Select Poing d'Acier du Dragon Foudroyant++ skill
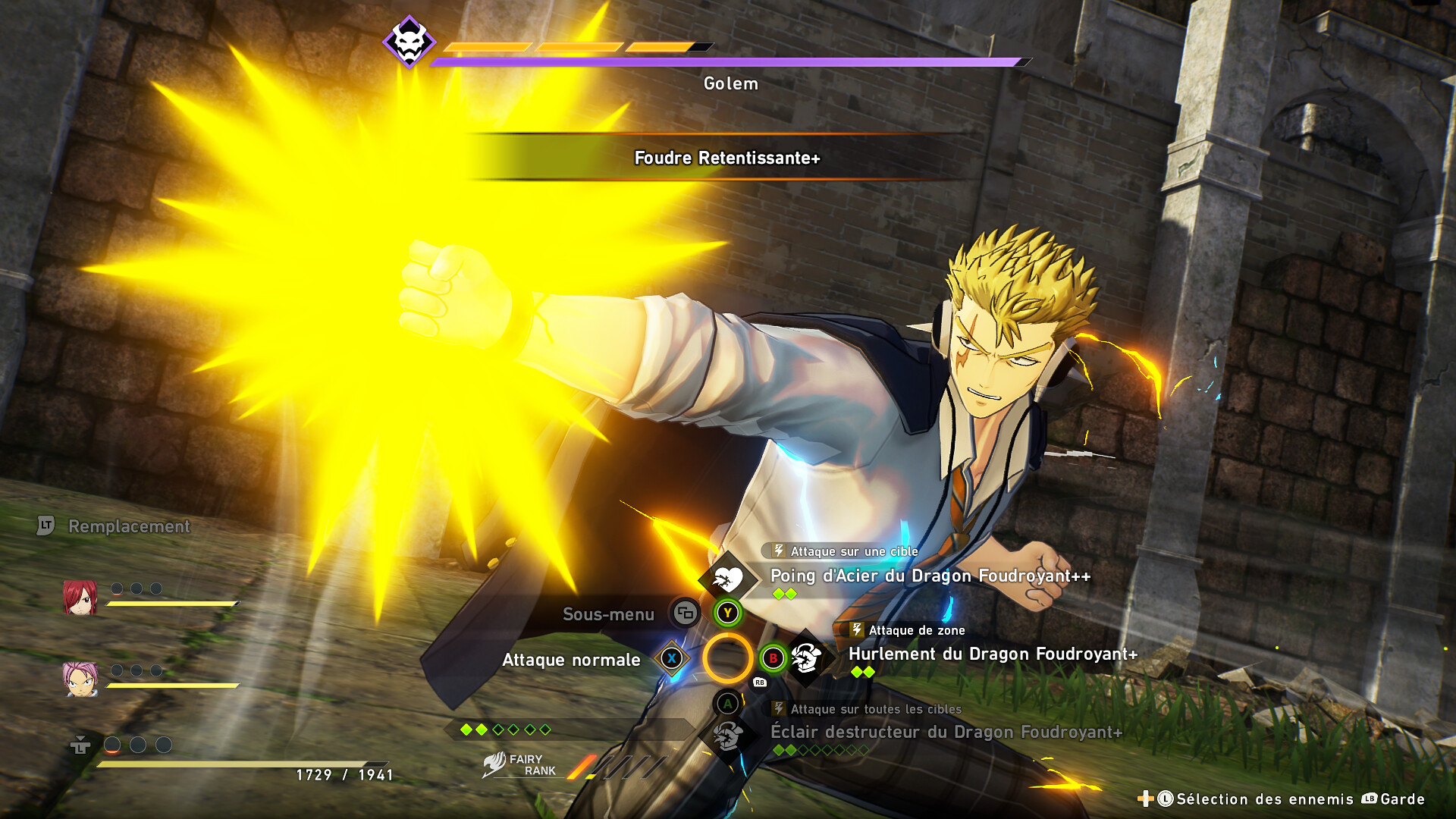Viewport: 1456px width, 819px height. click(x=930, y=576)
